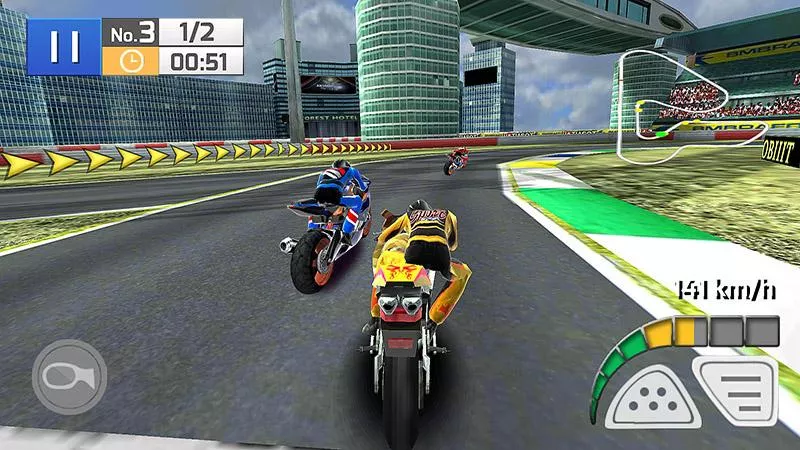Tap the rear-view camera button
Screen dimensions: 800x450
pos(69,378)
